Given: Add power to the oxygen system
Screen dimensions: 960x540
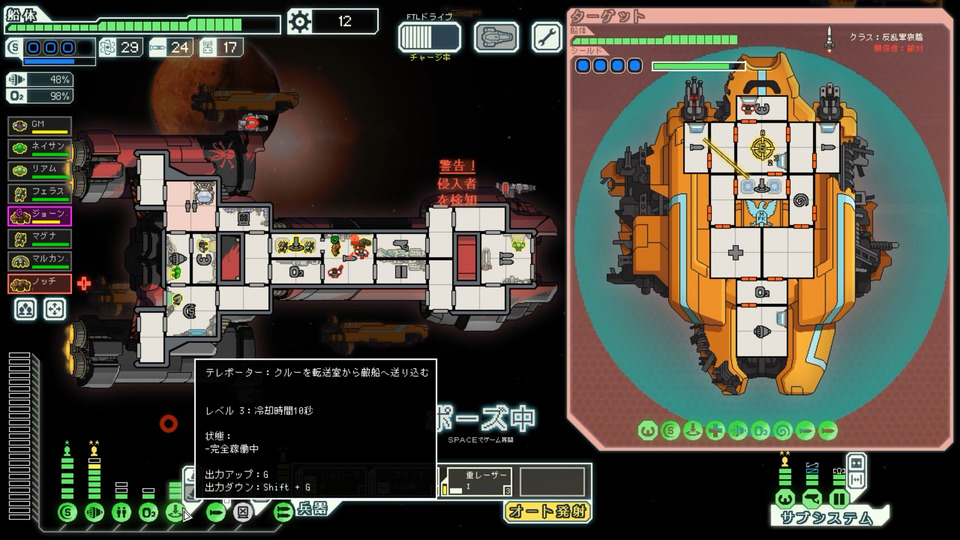Looking at the screenshot, I should 148,512.
